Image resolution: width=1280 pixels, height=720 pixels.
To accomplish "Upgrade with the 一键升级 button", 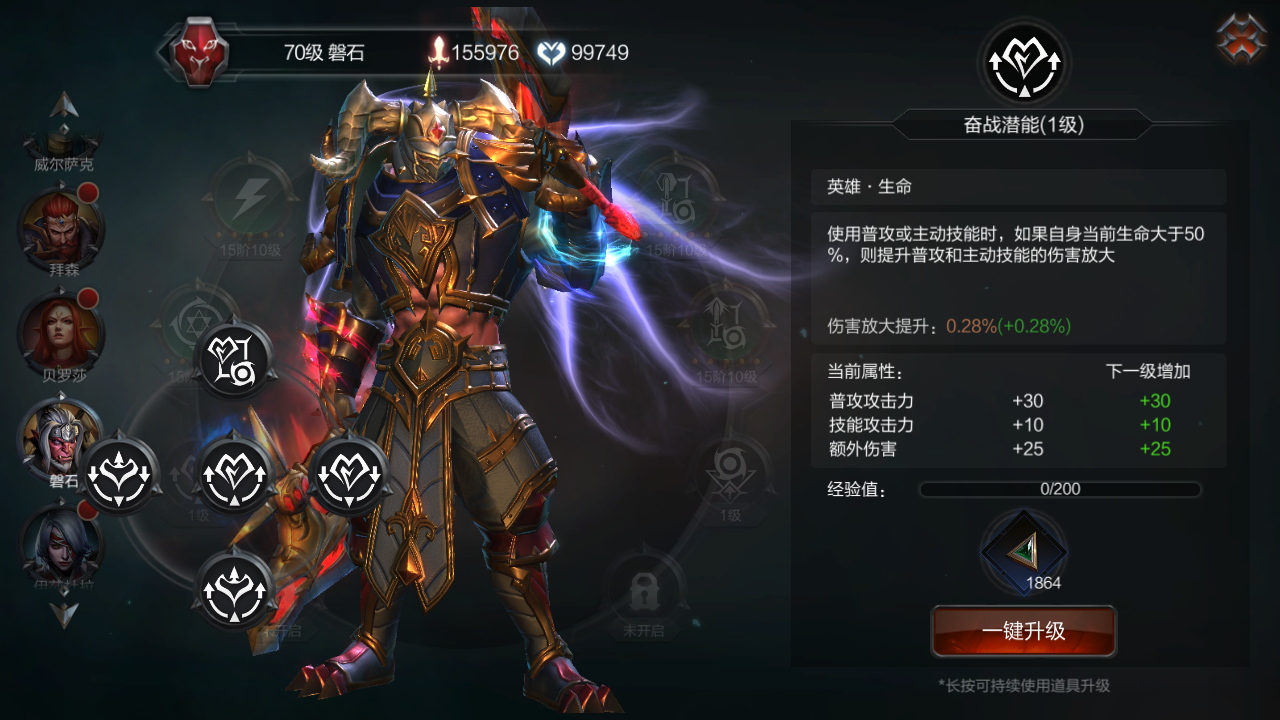I will pos(1023,631).
